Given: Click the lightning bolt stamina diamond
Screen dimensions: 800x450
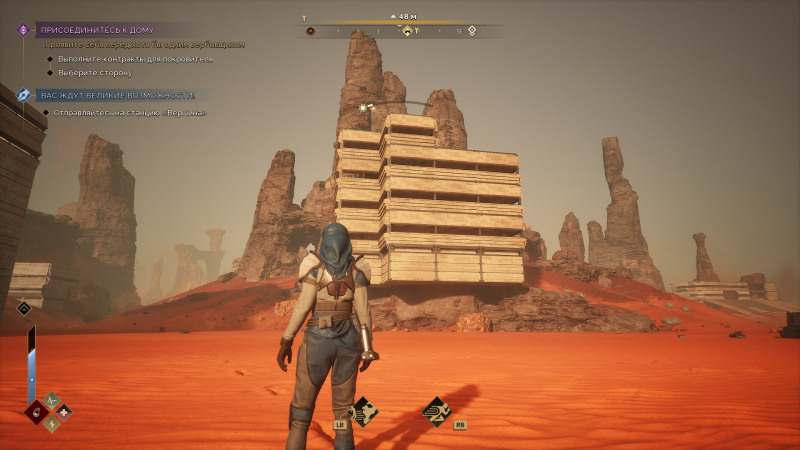Looking at the screenshot, I should click(x=51, y=423).
